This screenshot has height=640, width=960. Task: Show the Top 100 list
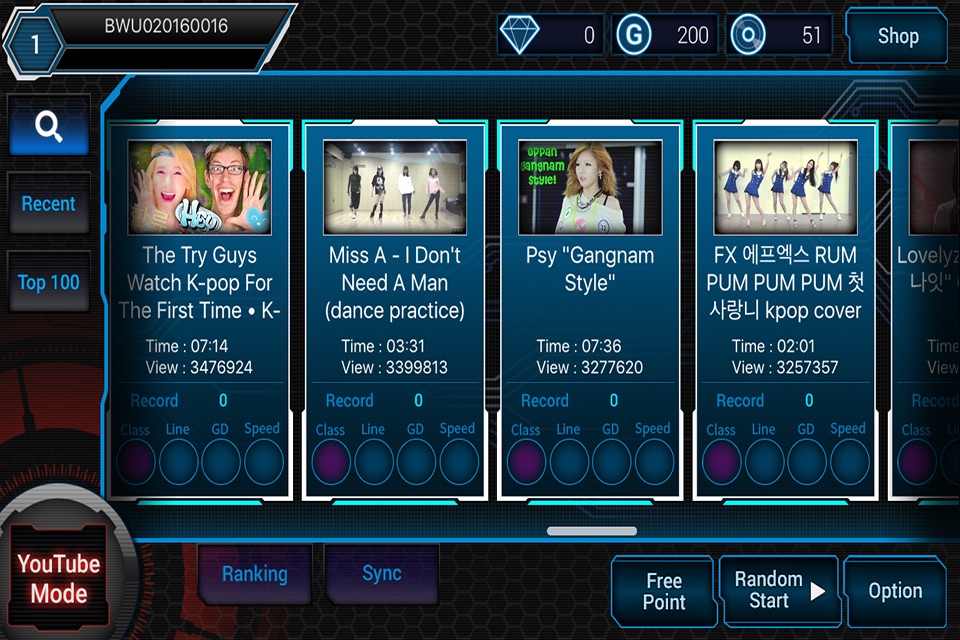tap(49, 282)
